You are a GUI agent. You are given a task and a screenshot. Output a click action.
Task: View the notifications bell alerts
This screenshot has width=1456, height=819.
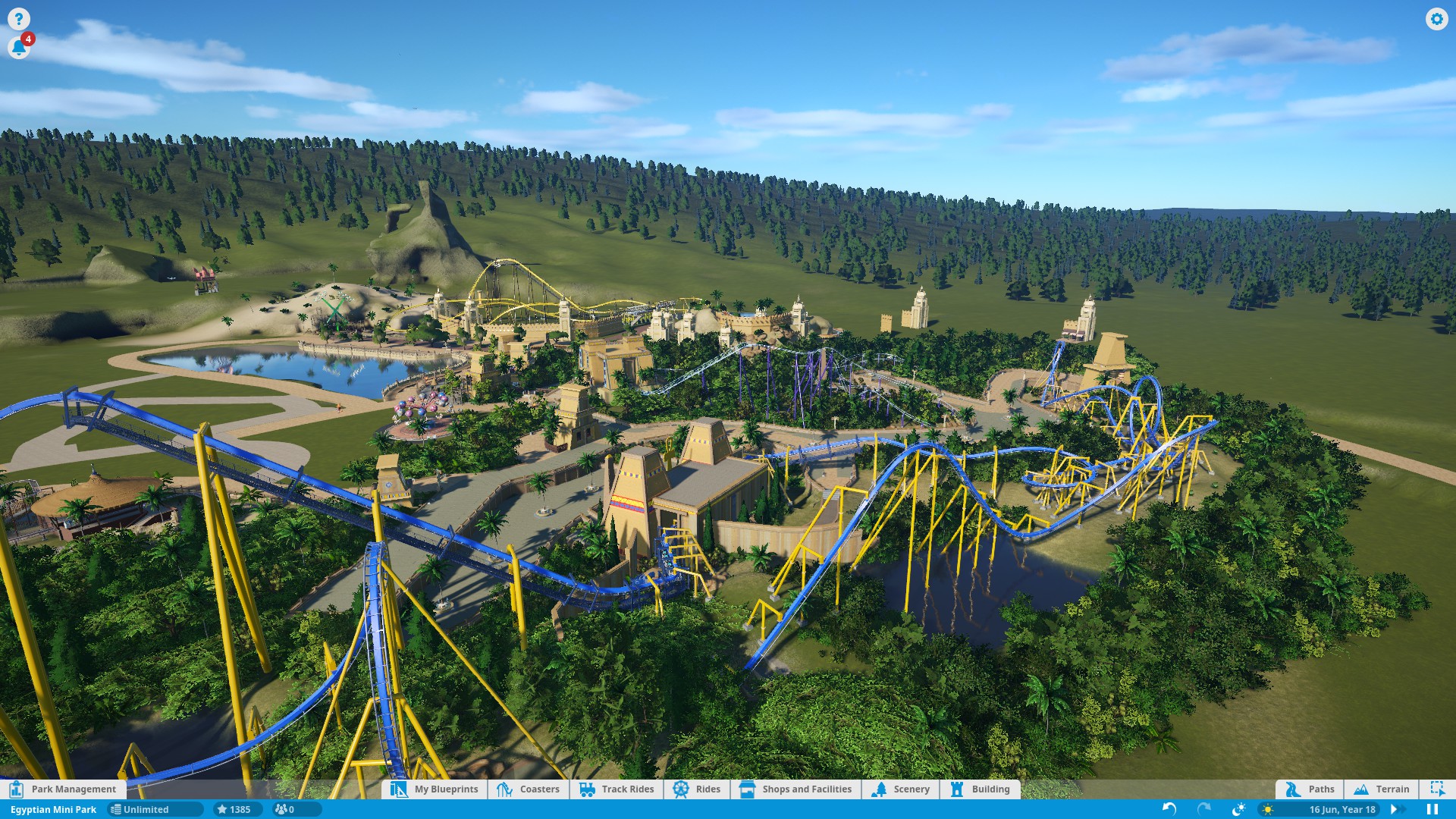pyautogui.click(x=18, y=48)
